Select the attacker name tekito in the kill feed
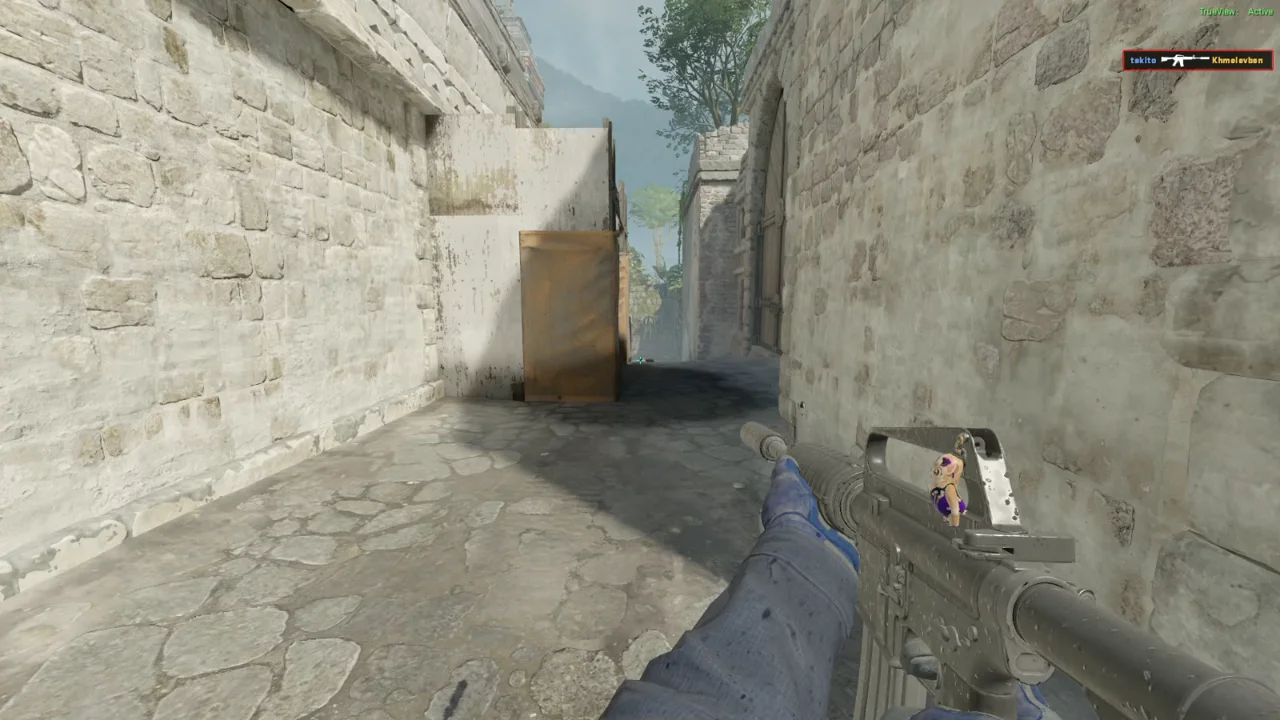 click(x=1142, y=60)
